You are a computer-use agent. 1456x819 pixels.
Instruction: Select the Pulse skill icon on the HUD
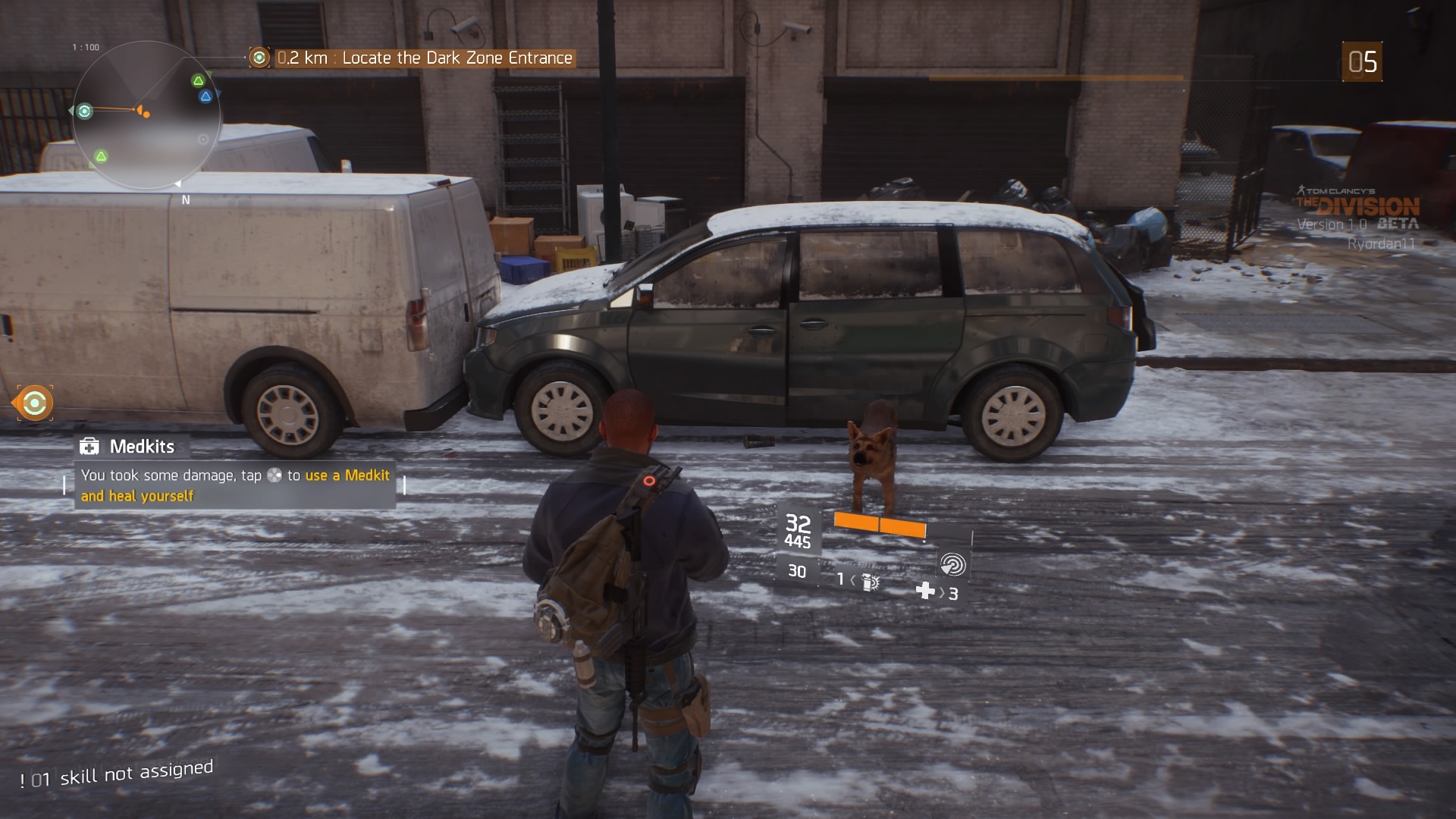pyautogui.click(x=953, y=564)
